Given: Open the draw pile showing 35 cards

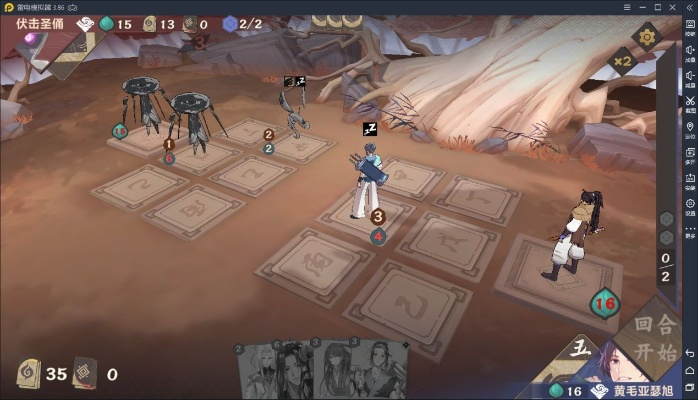Looking at the screenshot, I should pyautogui.click(x=30, y=374).
